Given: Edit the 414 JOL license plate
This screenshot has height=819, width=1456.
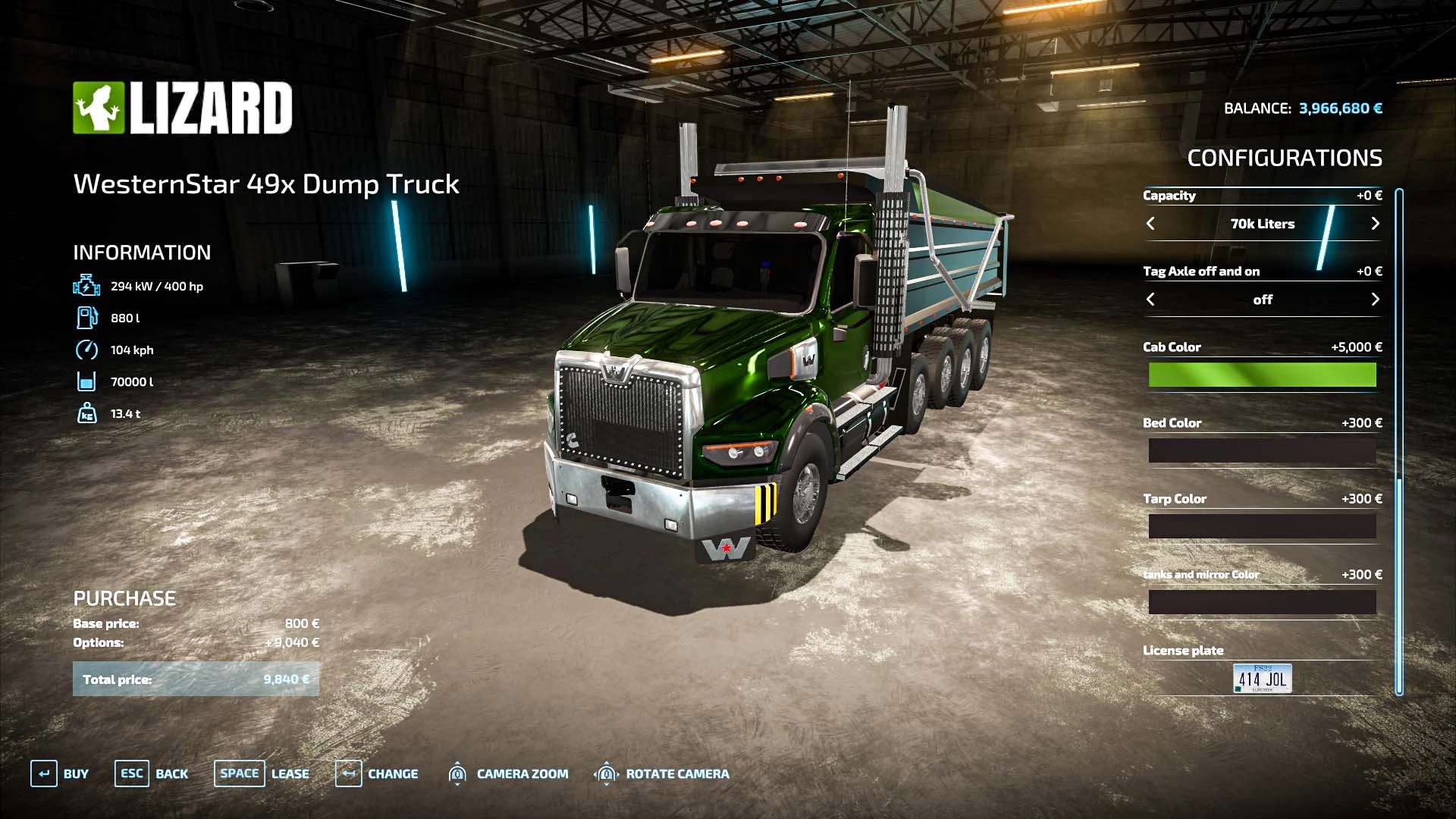Looking at the screenshot, I should [x=1262, y=679].
